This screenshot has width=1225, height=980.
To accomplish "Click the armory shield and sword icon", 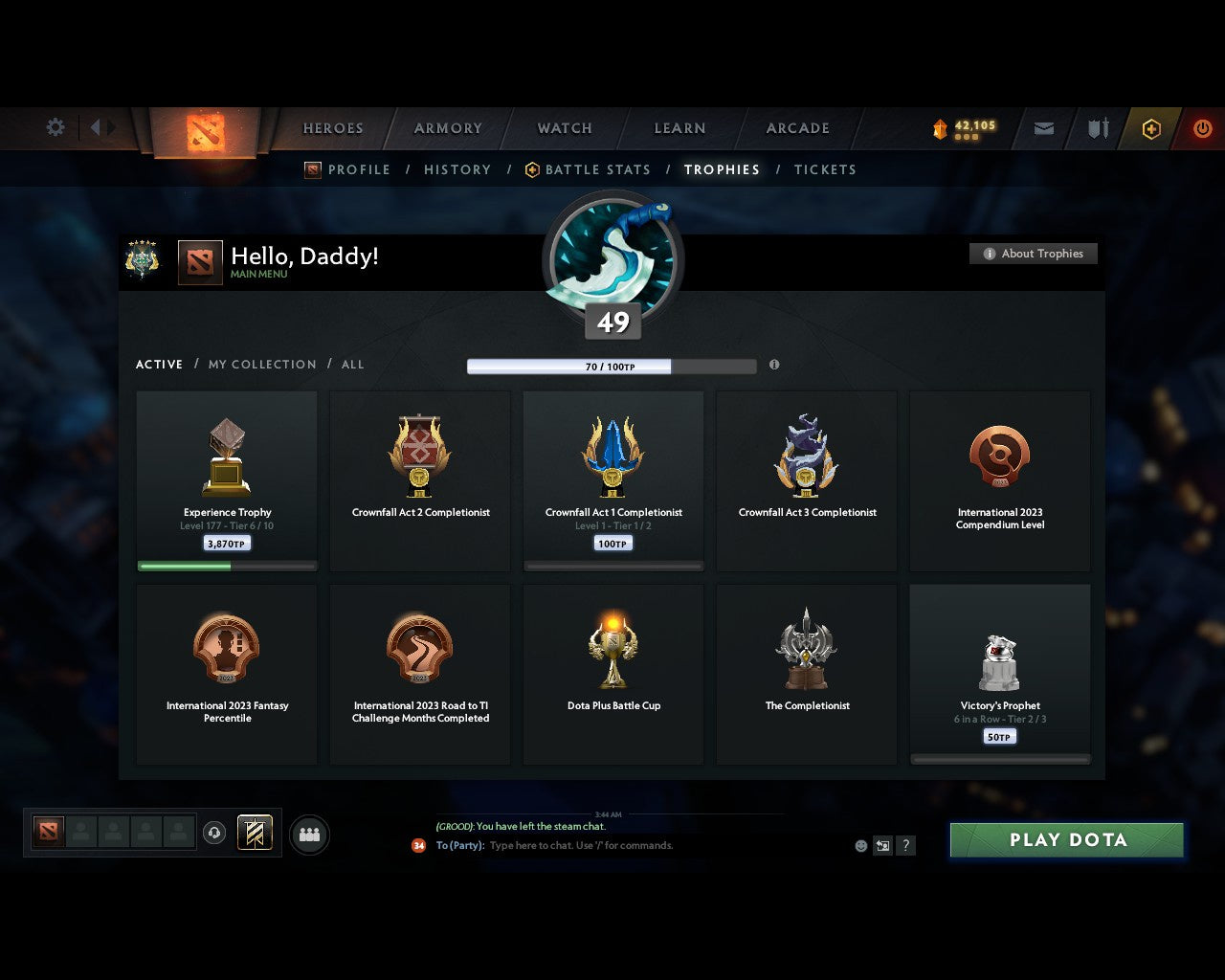I will 1097,128.
